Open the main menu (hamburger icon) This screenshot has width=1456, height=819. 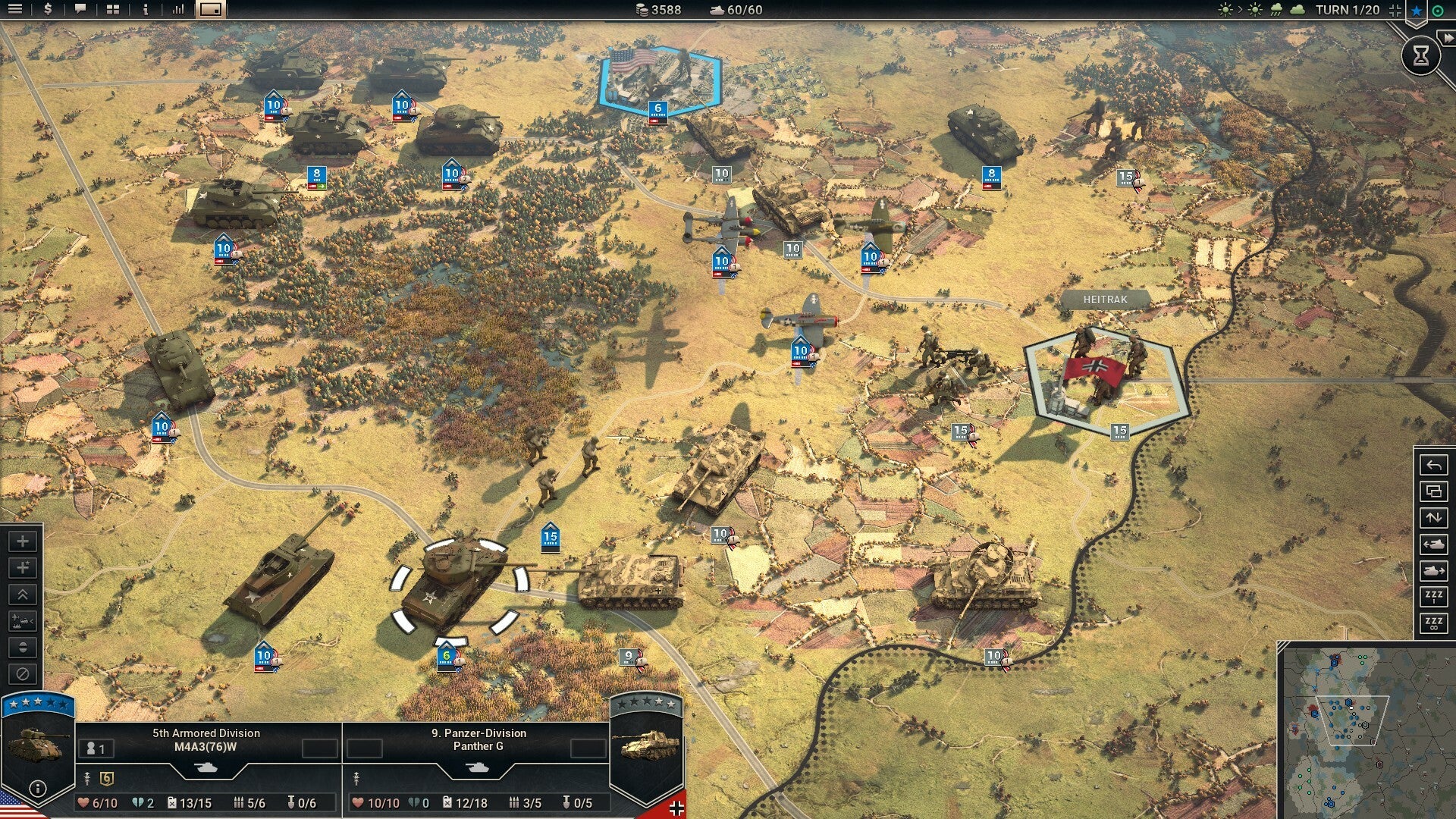[x=17, y=10]
